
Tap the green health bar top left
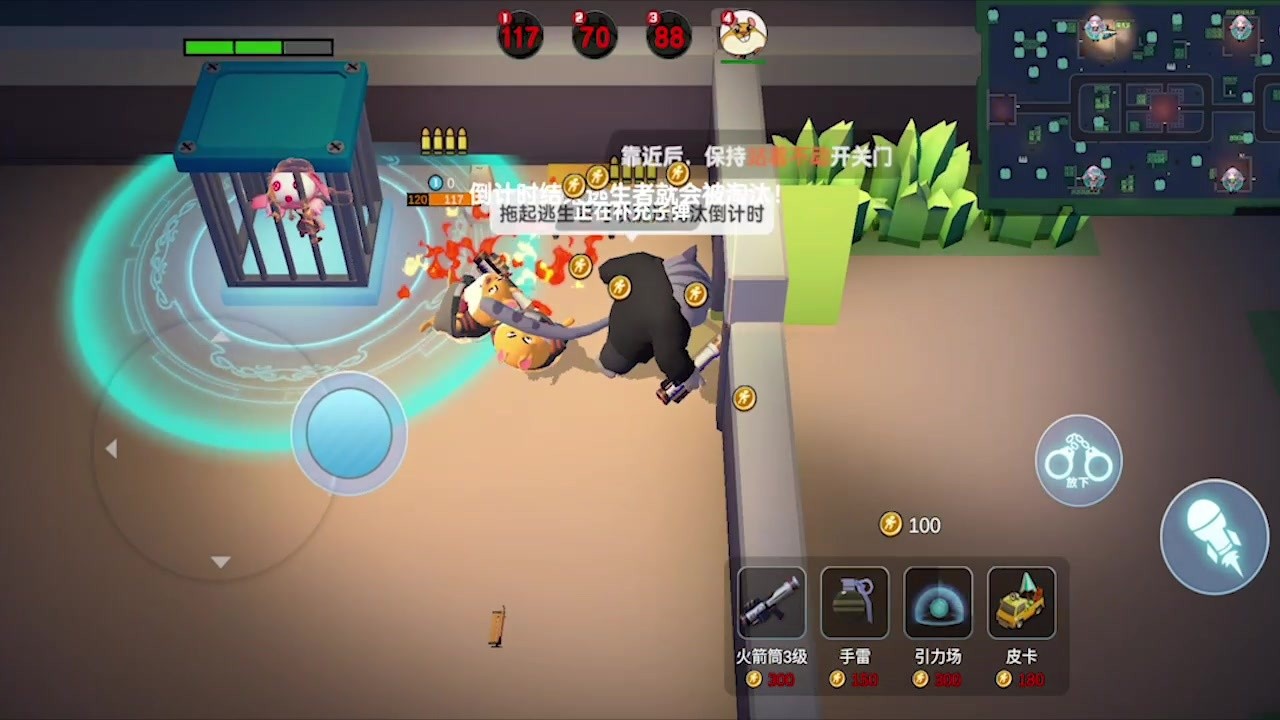click(258, 46)
